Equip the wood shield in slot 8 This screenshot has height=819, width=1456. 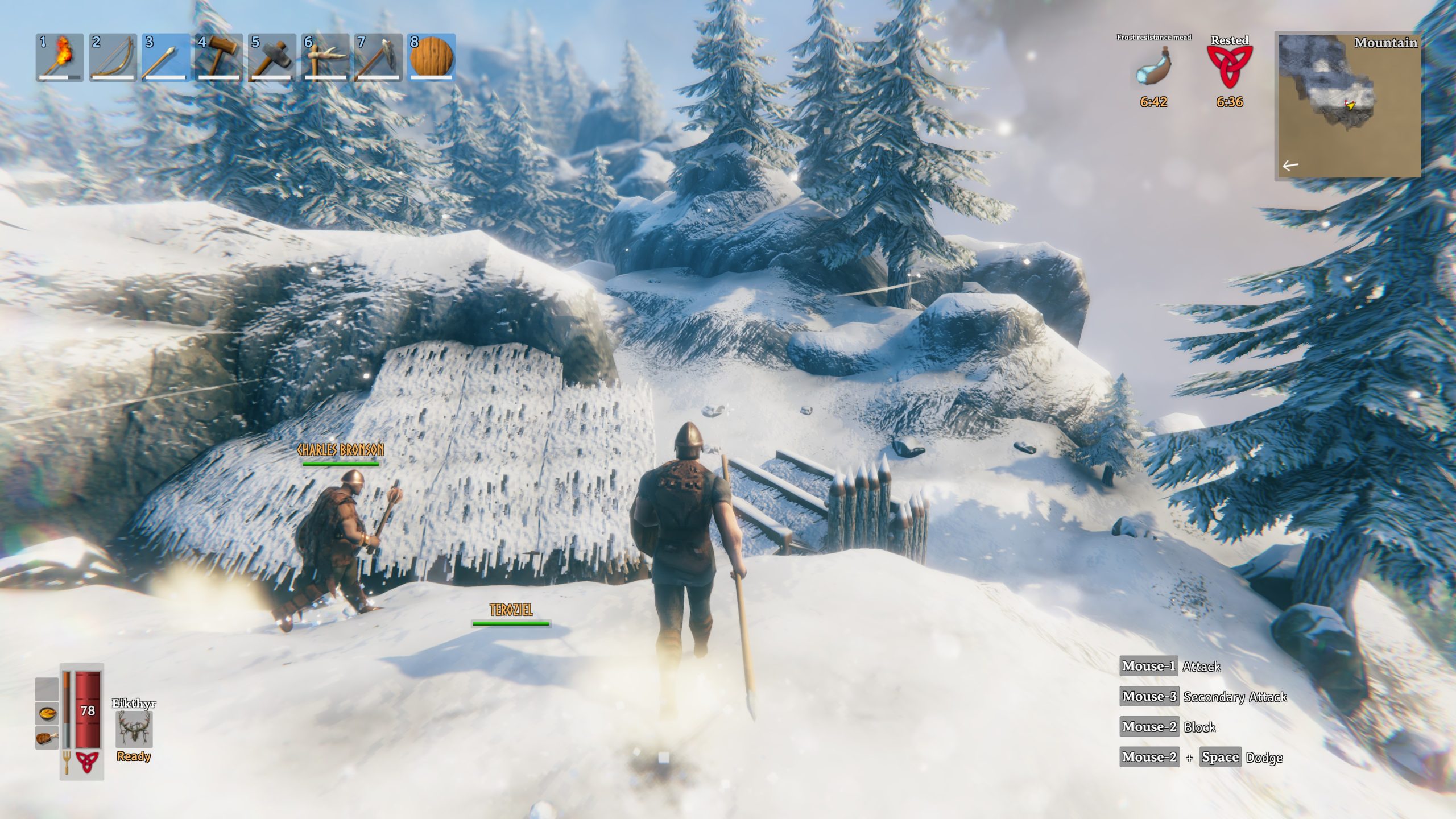[432, 57]
